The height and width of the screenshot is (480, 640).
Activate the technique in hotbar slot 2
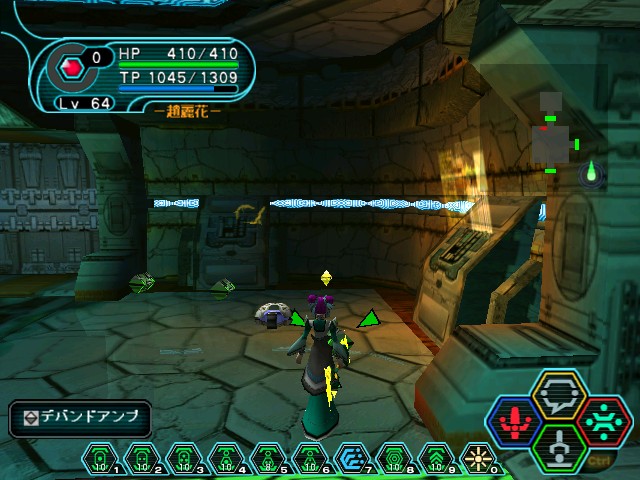(x=142, y=458)
